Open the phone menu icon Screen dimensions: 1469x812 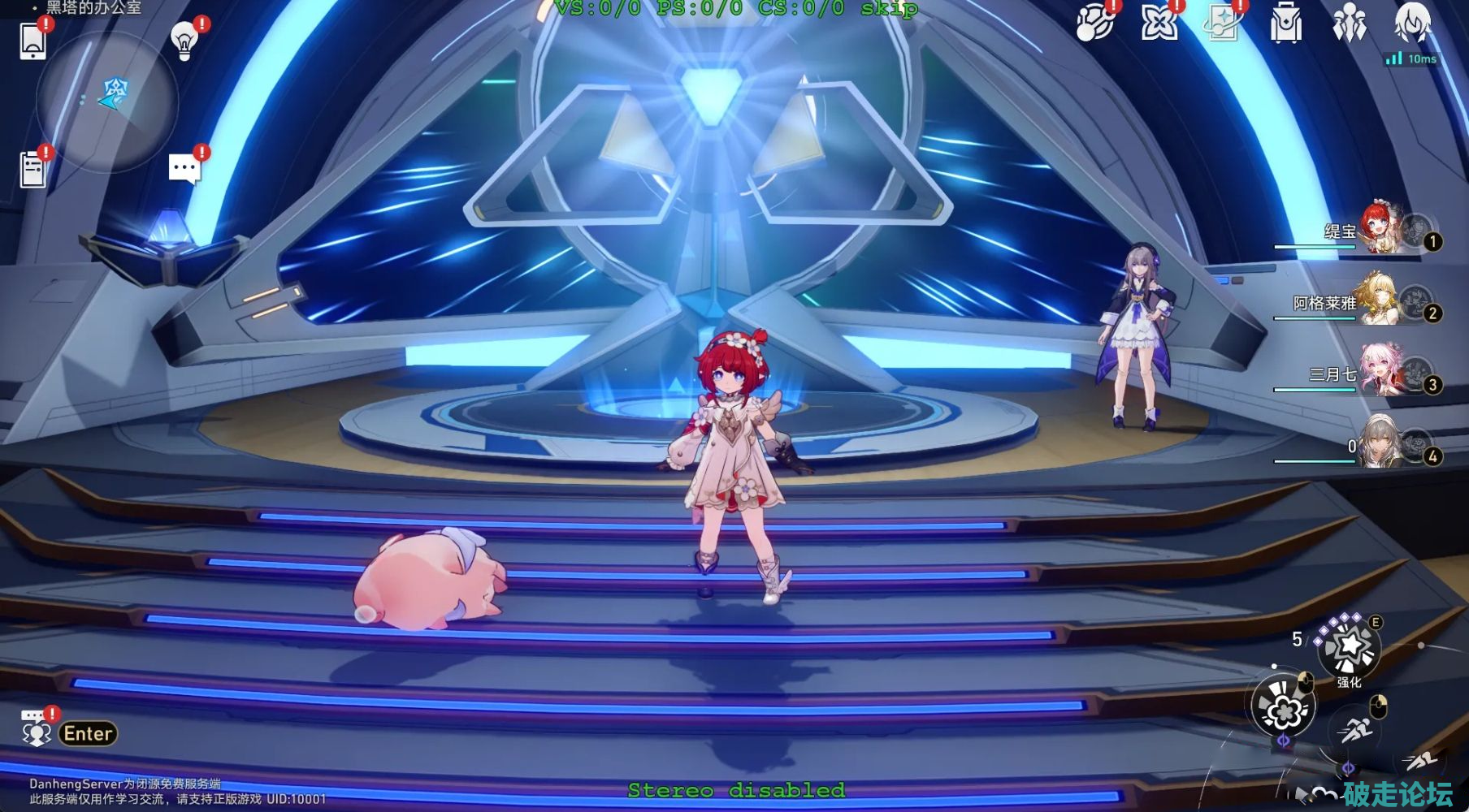(32, 41)
